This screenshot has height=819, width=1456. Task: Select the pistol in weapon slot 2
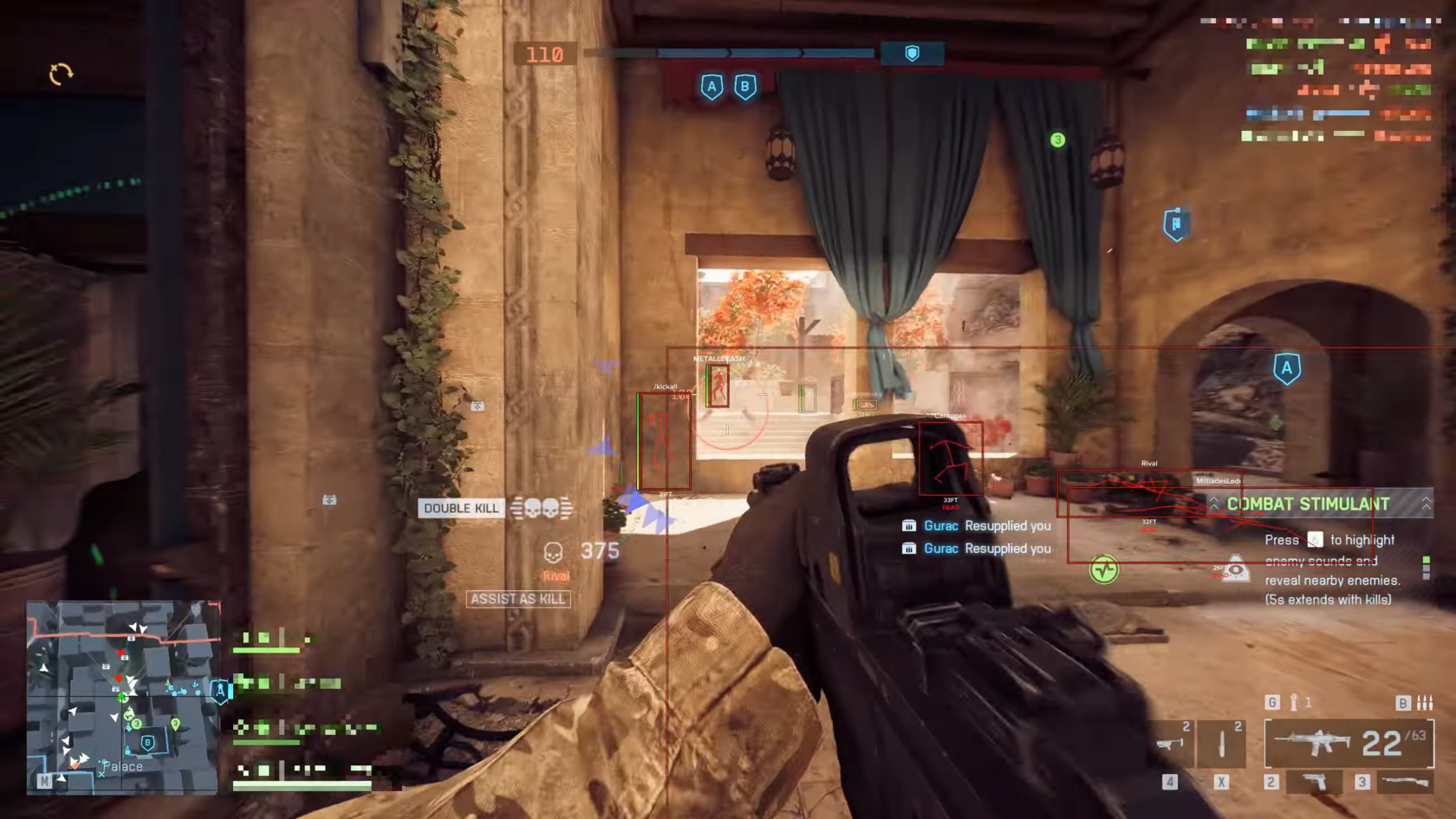(x=1314, y=782)
